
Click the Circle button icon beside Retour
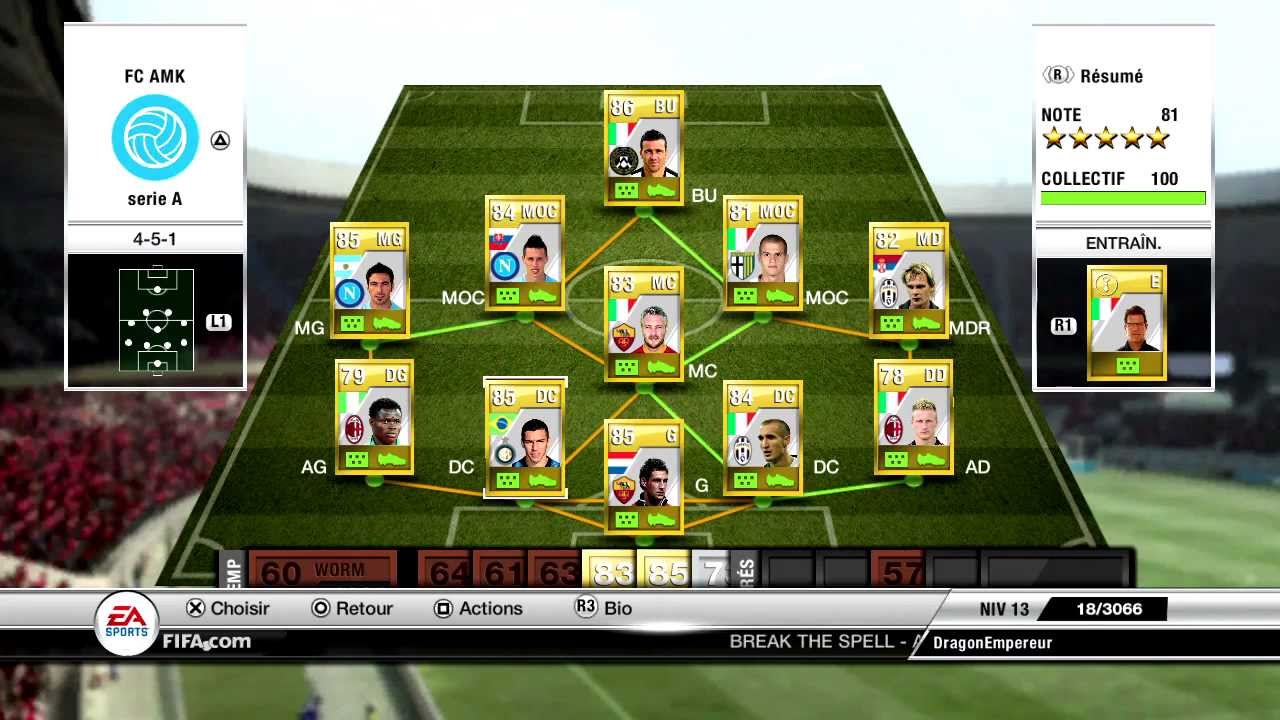(x=321, y=608)
